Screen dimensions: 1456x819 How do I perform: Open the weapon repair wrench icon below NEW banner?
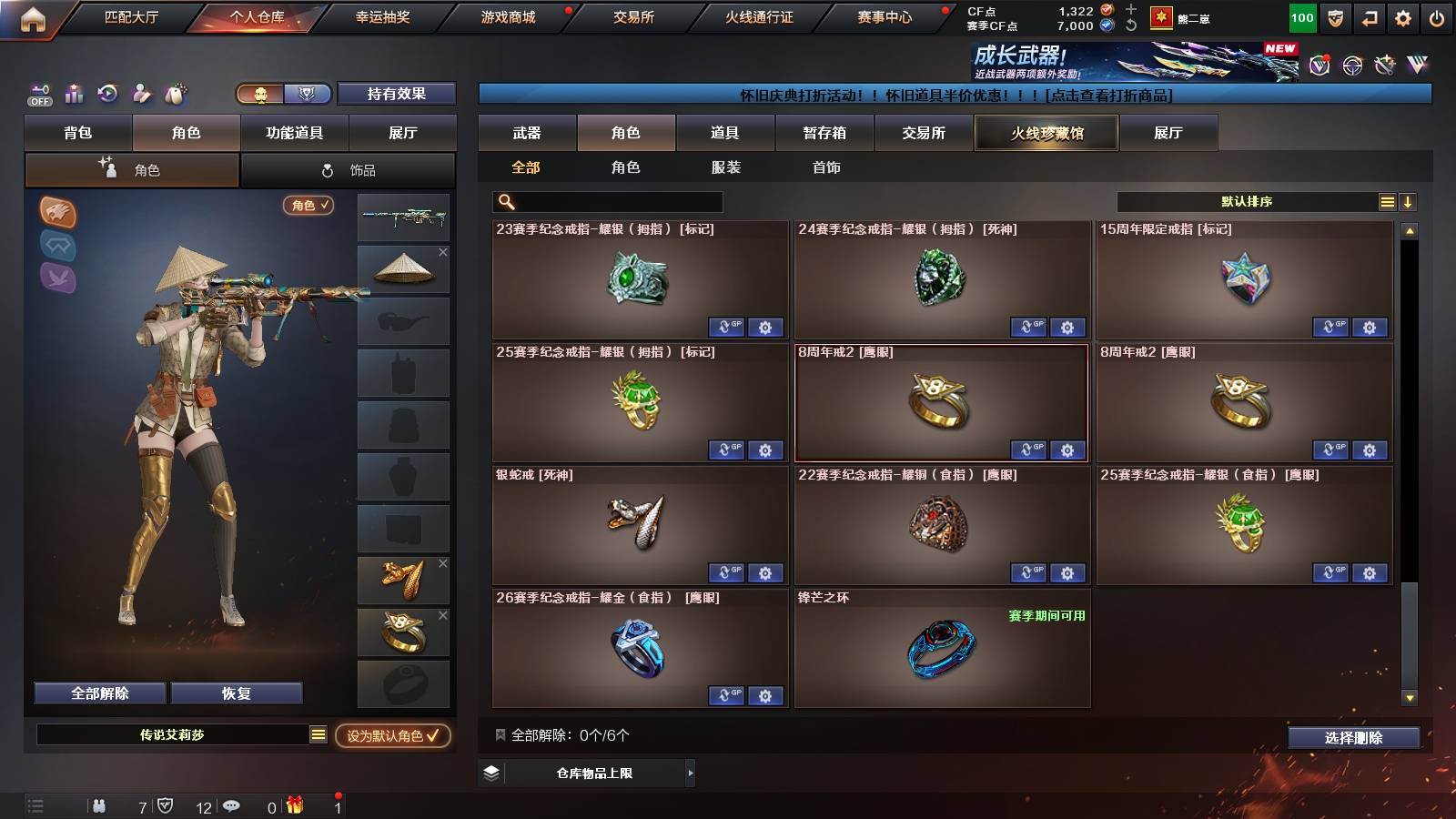1384,64
